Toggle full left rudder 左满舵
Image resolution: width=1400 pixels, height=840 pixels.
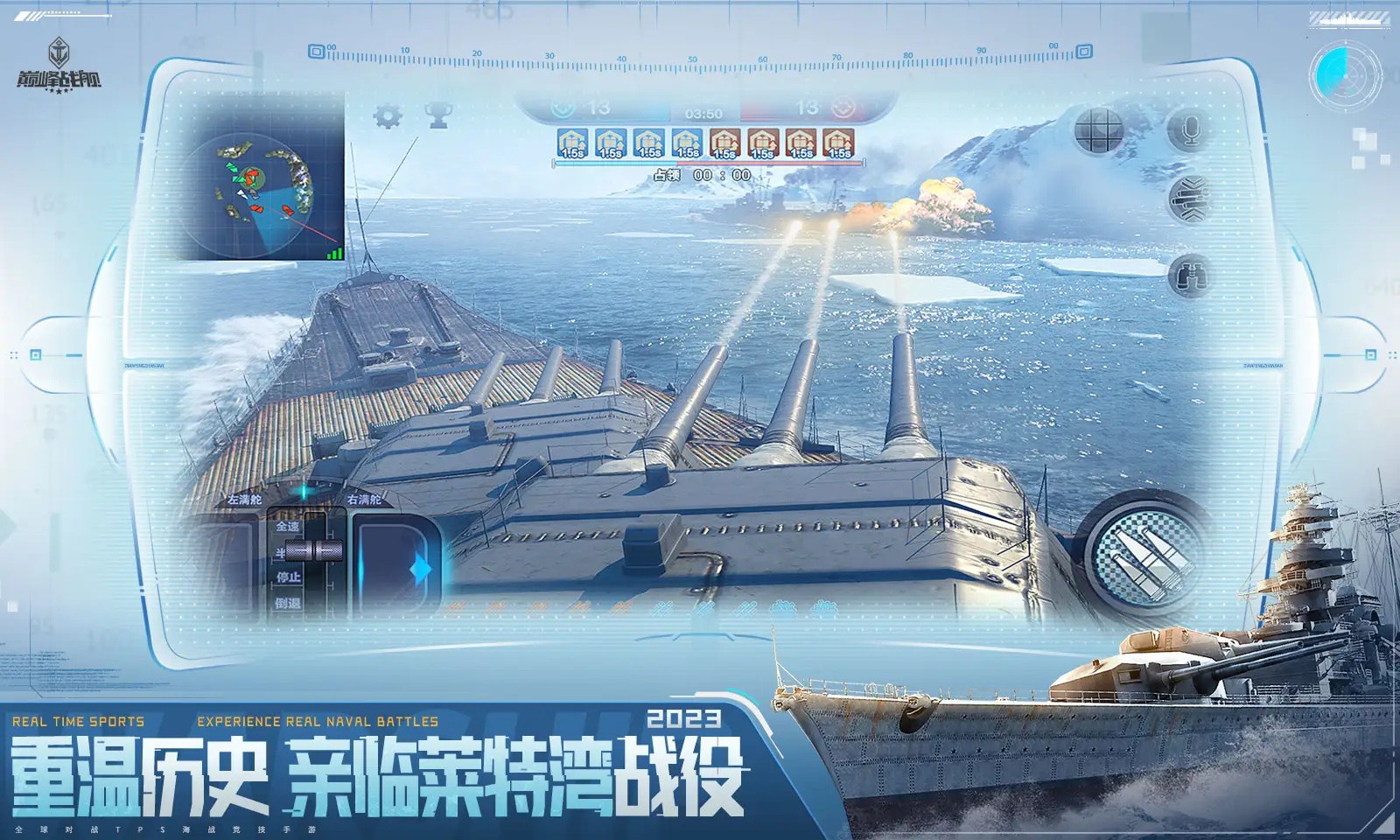(245, 499)
